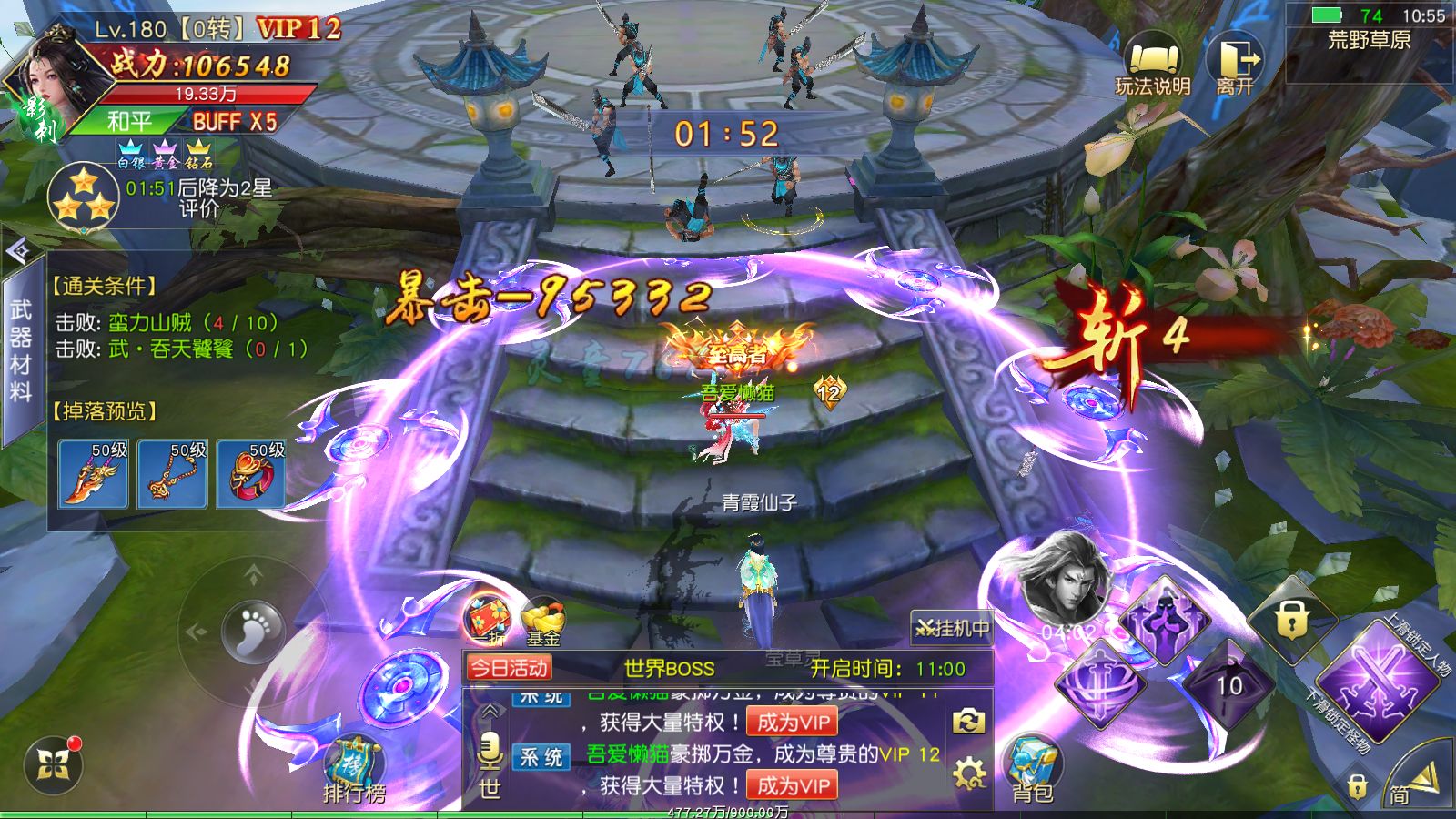The image size is (1456, 819).
Task: Activate the hooded figure clone skill
Action: click(1168, 620)
